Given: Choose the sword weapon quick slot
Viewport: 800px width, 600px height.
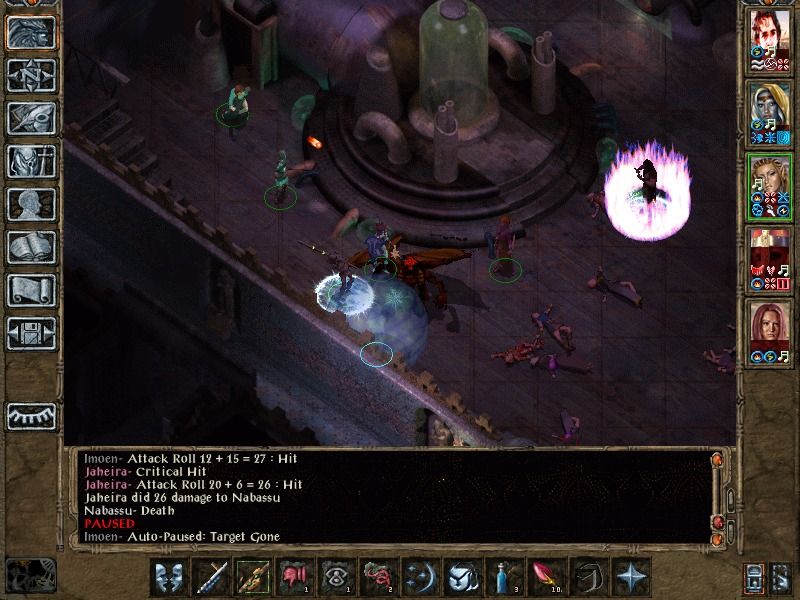Looking at the screenshot, I should [212, 578].
